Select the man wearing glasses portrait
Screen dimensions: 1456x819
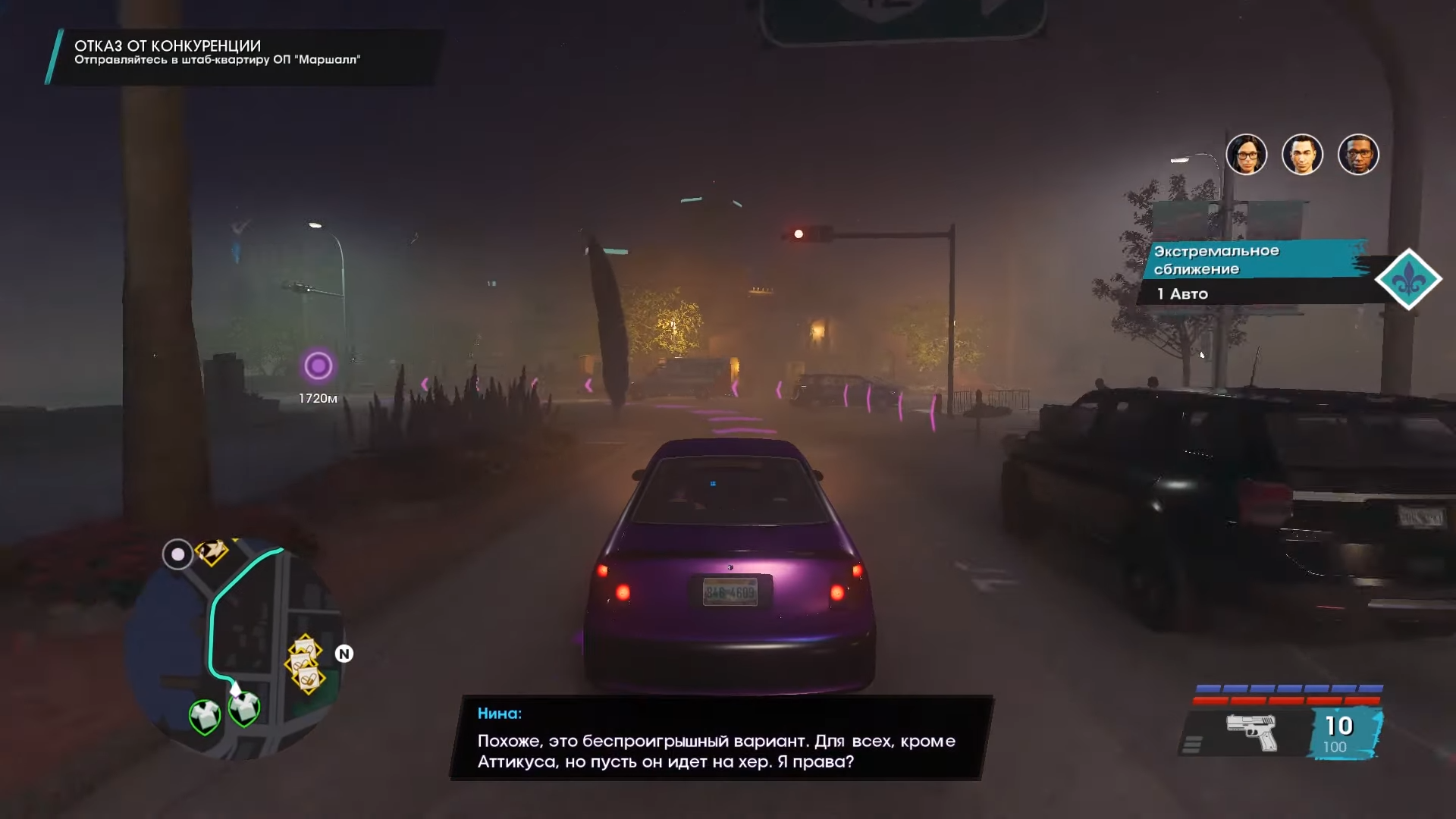pyautogui.click(x=1358, y=155)
